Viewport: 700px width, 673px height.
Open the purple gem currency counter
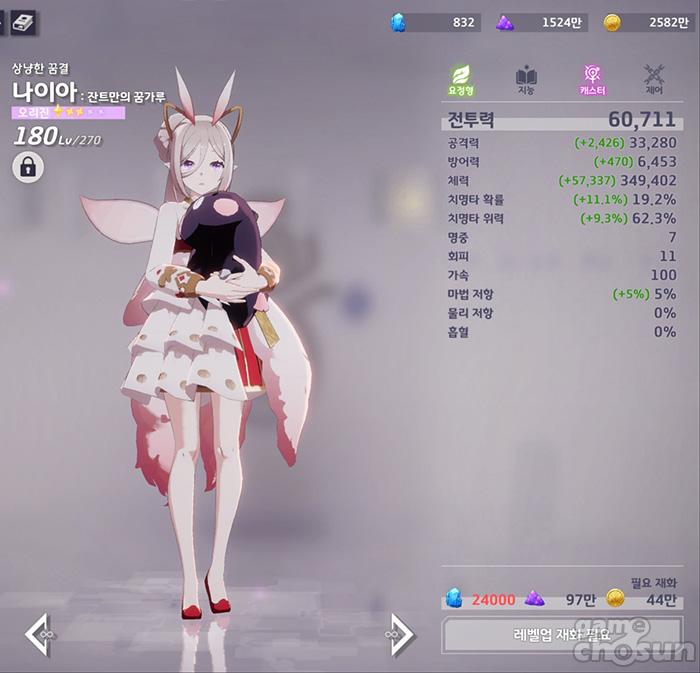[541, 22]
